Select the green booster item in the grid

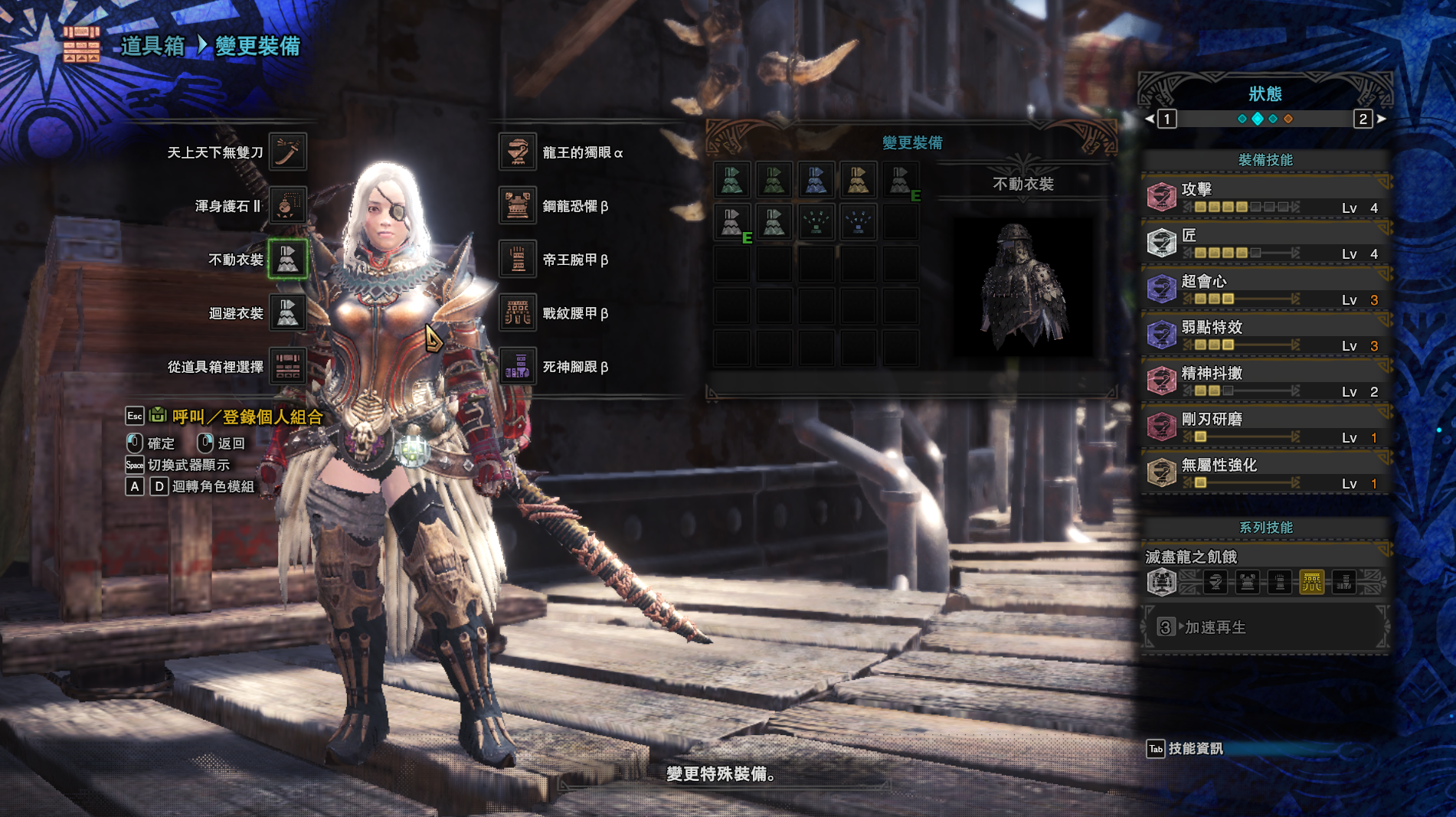[816, 222]
